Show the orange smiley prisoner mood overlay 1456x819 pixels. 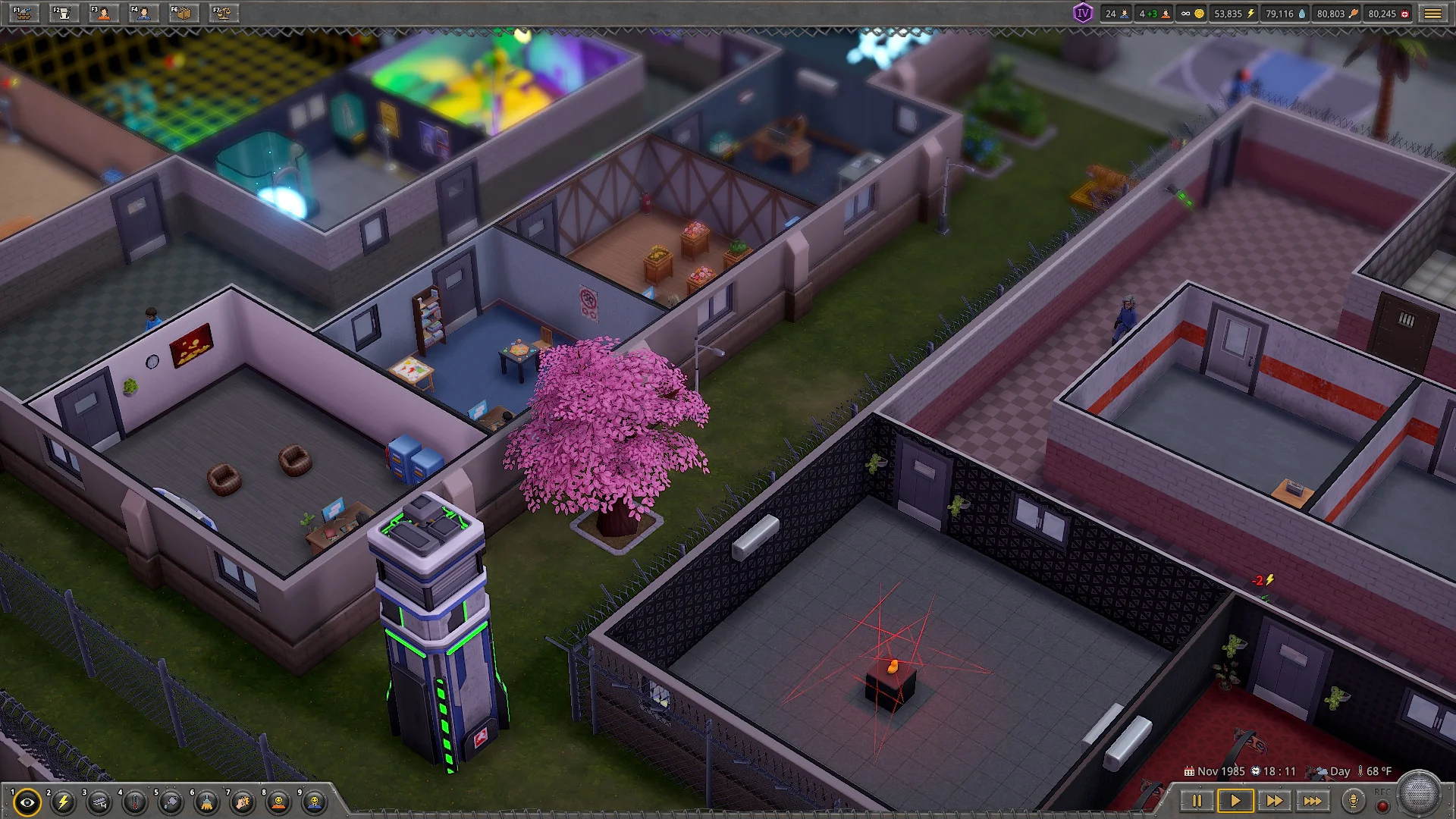(x=279, y=802)
